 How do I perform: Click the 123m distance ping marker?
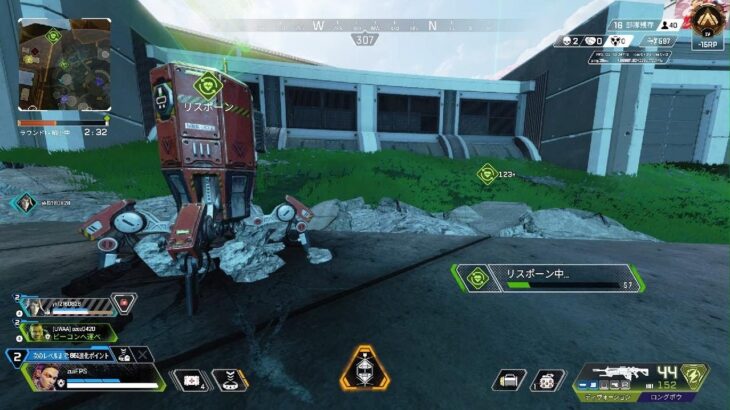click(x=488, y=174)
